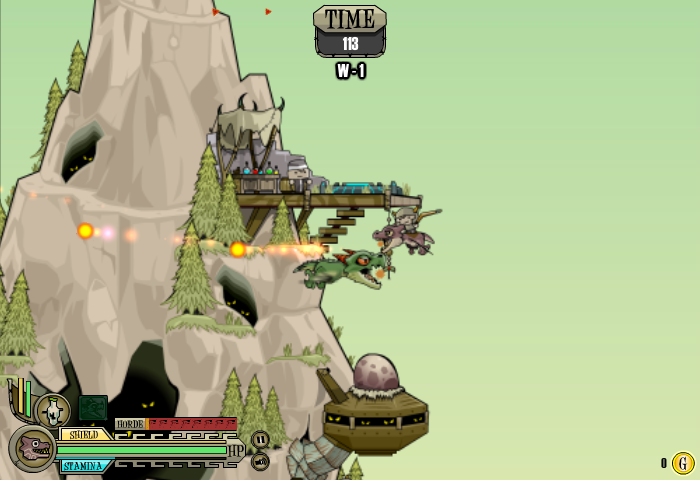
Task: Toggle sound with the speaker button
Action: [x=260, y=461]
